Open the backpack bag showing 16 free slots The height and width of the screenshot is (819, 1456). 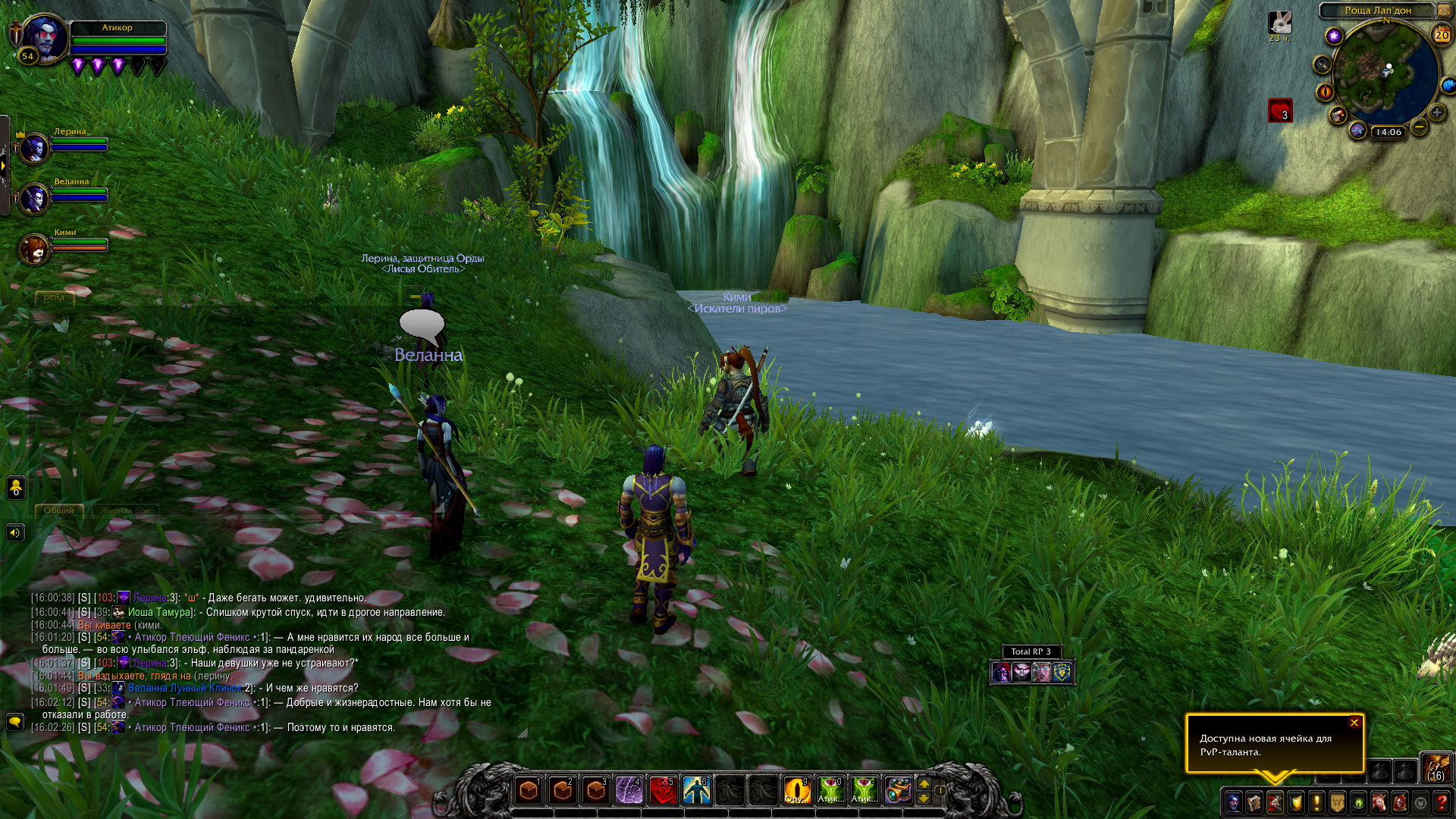1436,768
